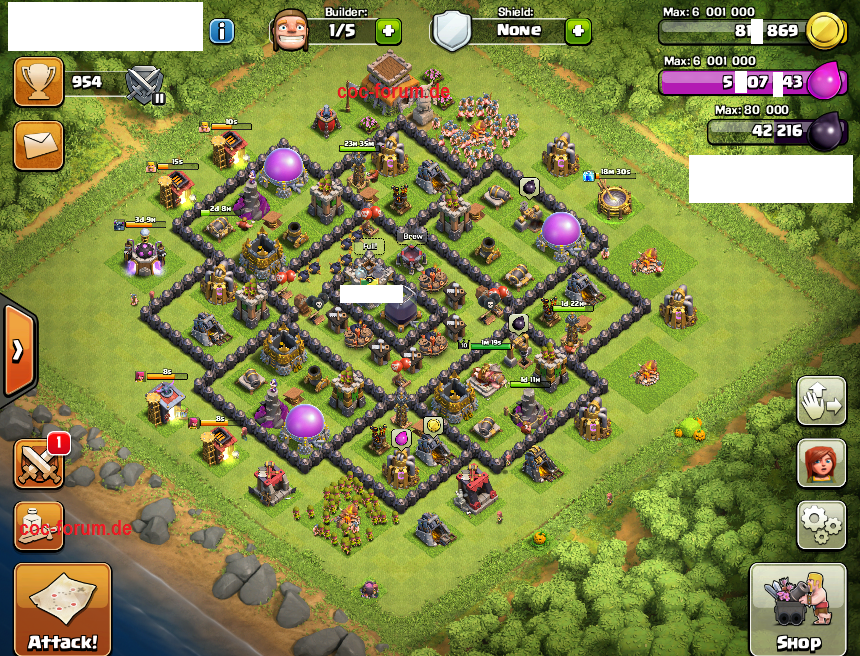Open the Shop menu
This screenshot has width=860, height=656.
pyautogui.click(x=798, y=609)
